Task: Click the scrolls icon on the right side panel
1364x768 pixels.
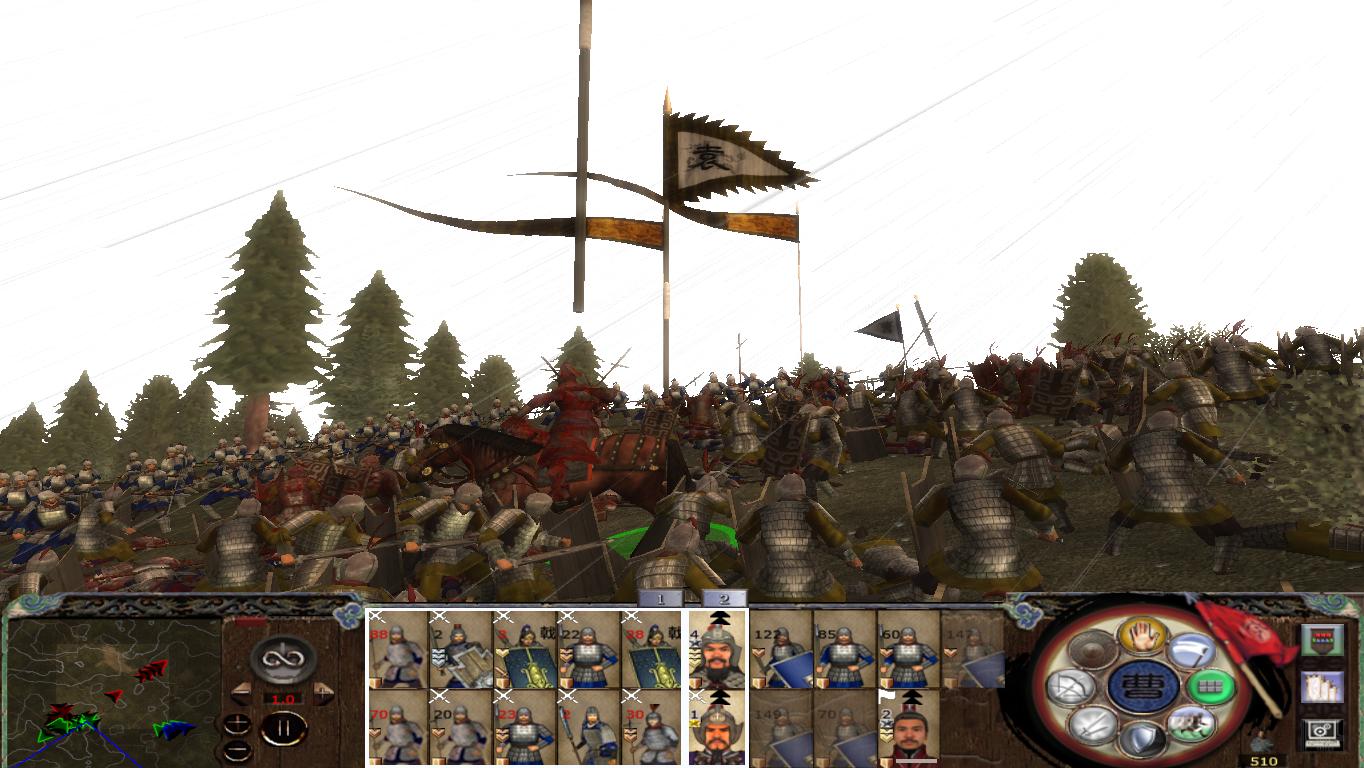Action: point(1322,688)
